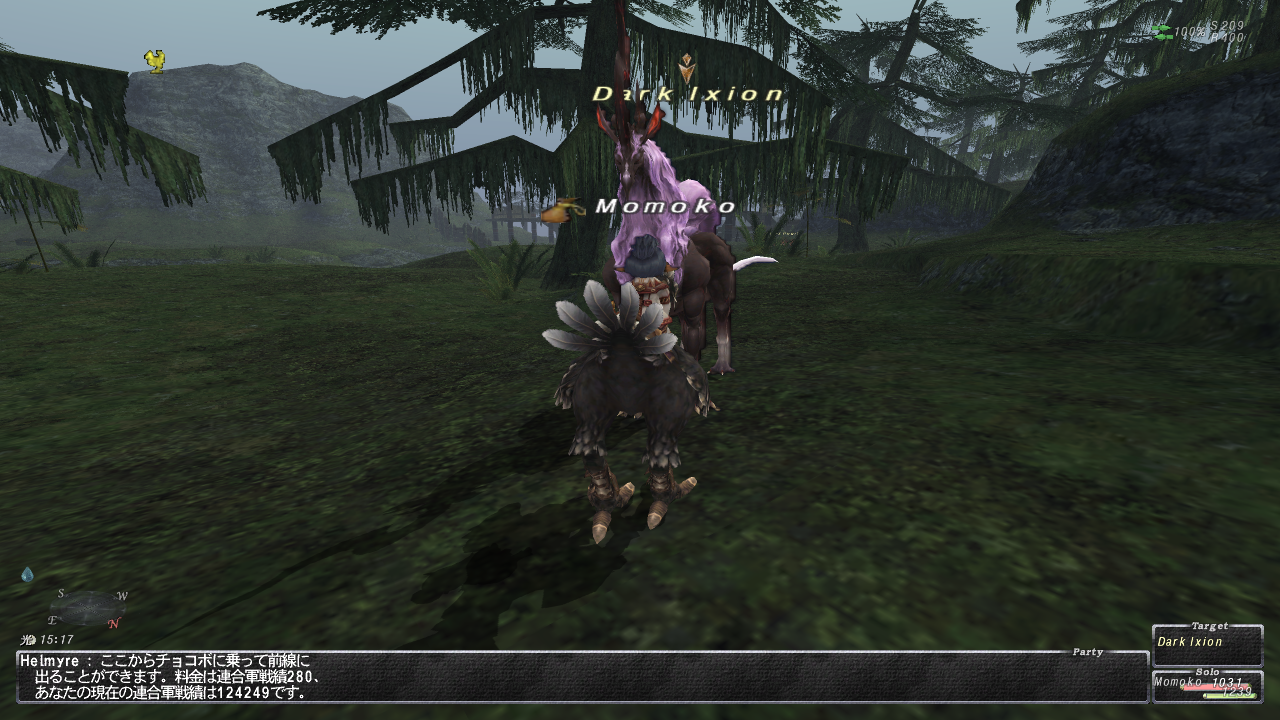Click the water droplet weather icon

(x=27, y=575)
